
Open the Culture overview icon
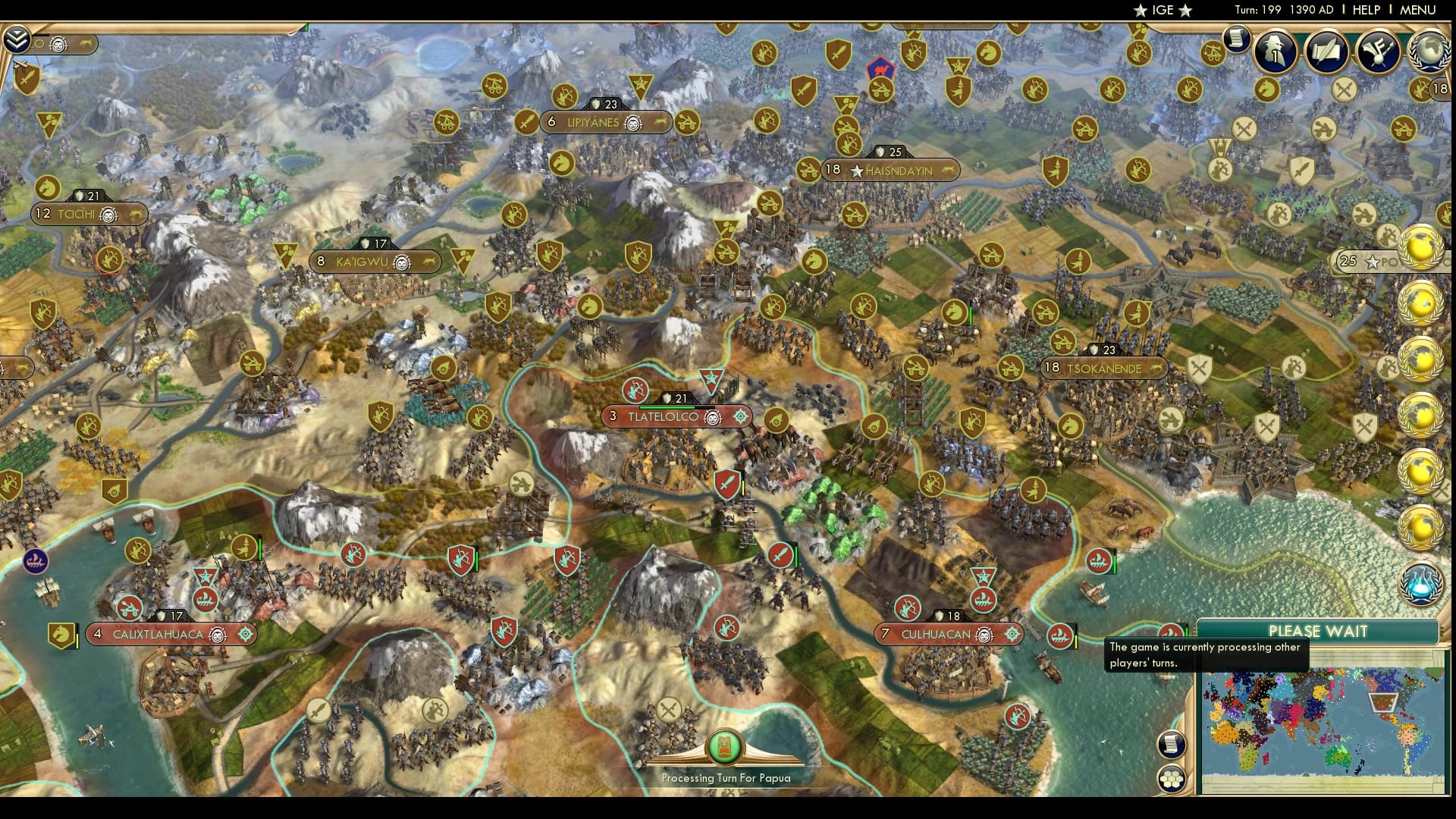tap(1379, 53)
